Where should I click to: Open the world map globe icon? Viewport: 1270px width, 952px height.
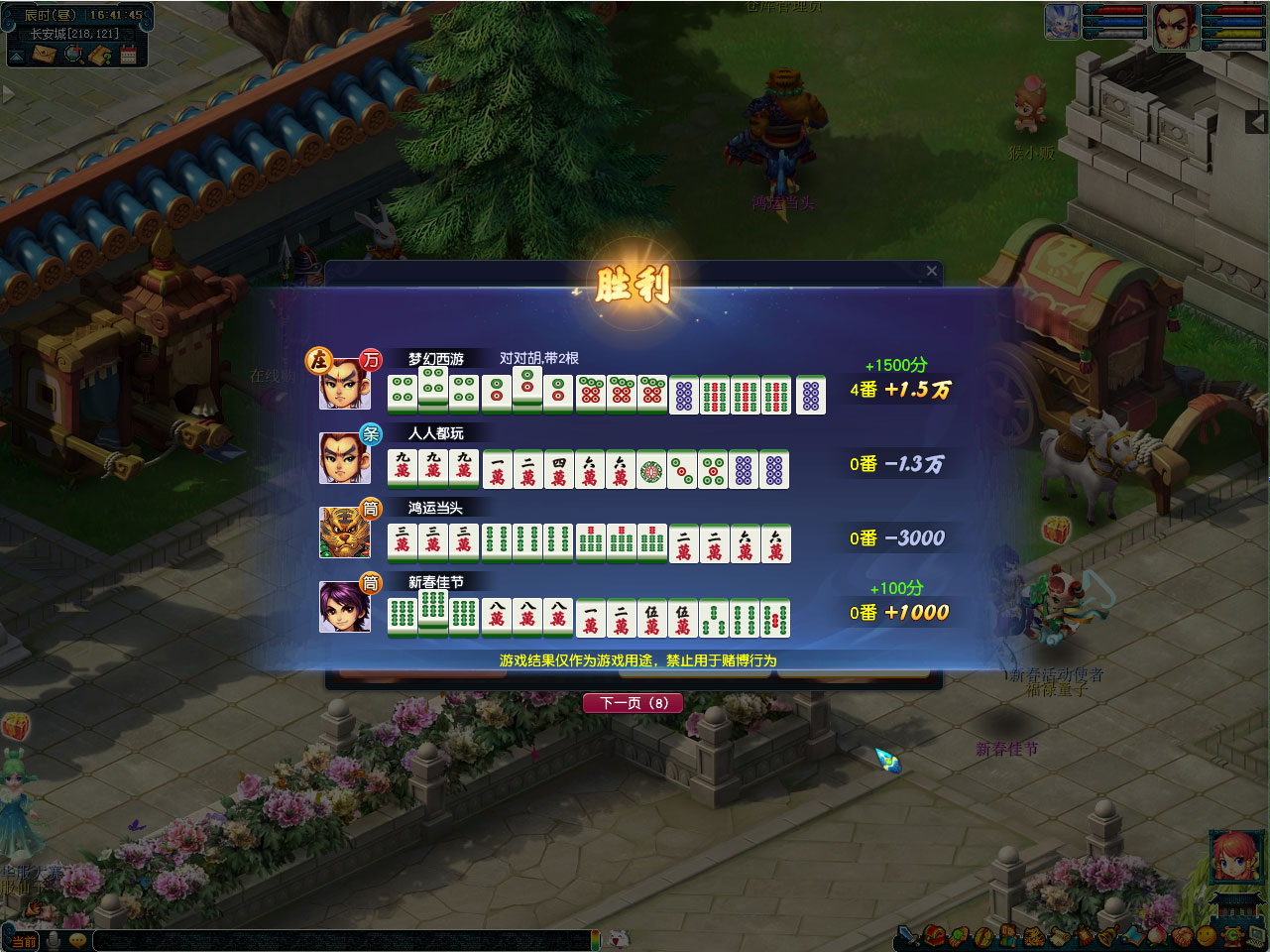(73, 55)
